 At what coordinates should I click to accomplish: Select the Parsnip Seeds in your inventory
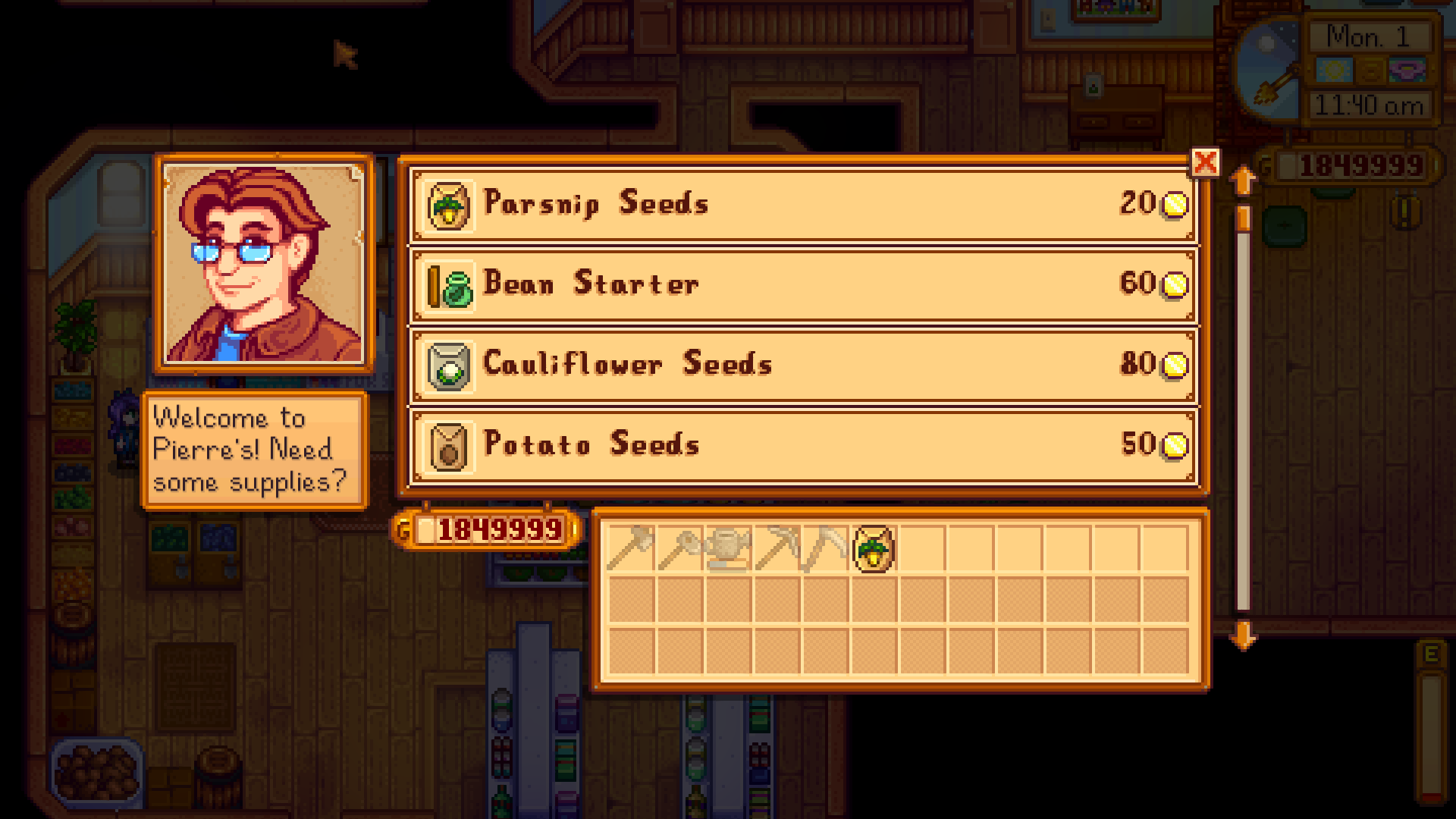pyautogui.click(x=872, y=548)
